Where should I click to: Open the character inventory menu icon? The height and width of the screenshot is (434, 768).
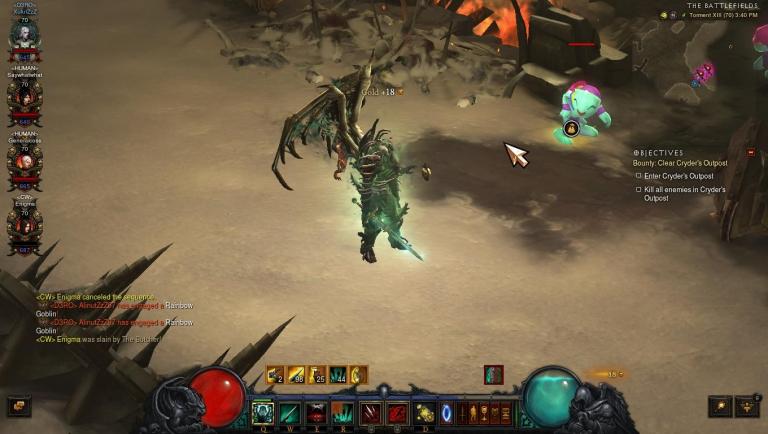465,412
